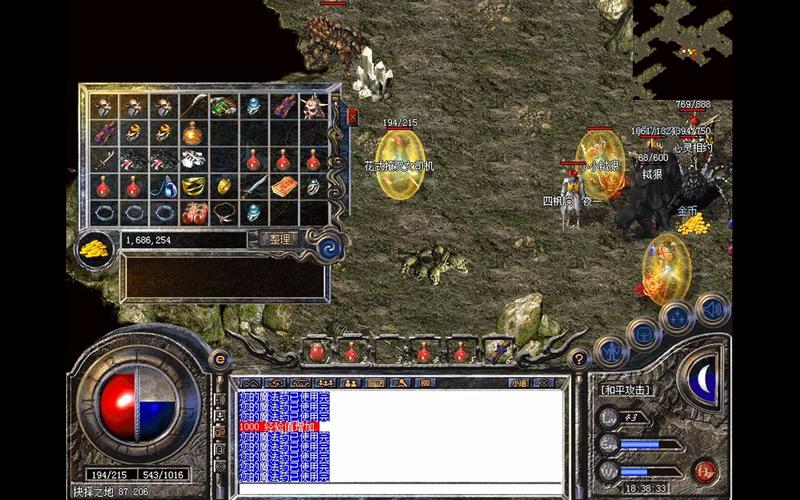Select the bundle of red fruit item
This screenshot has width=800, height=500.
(193, 213)
